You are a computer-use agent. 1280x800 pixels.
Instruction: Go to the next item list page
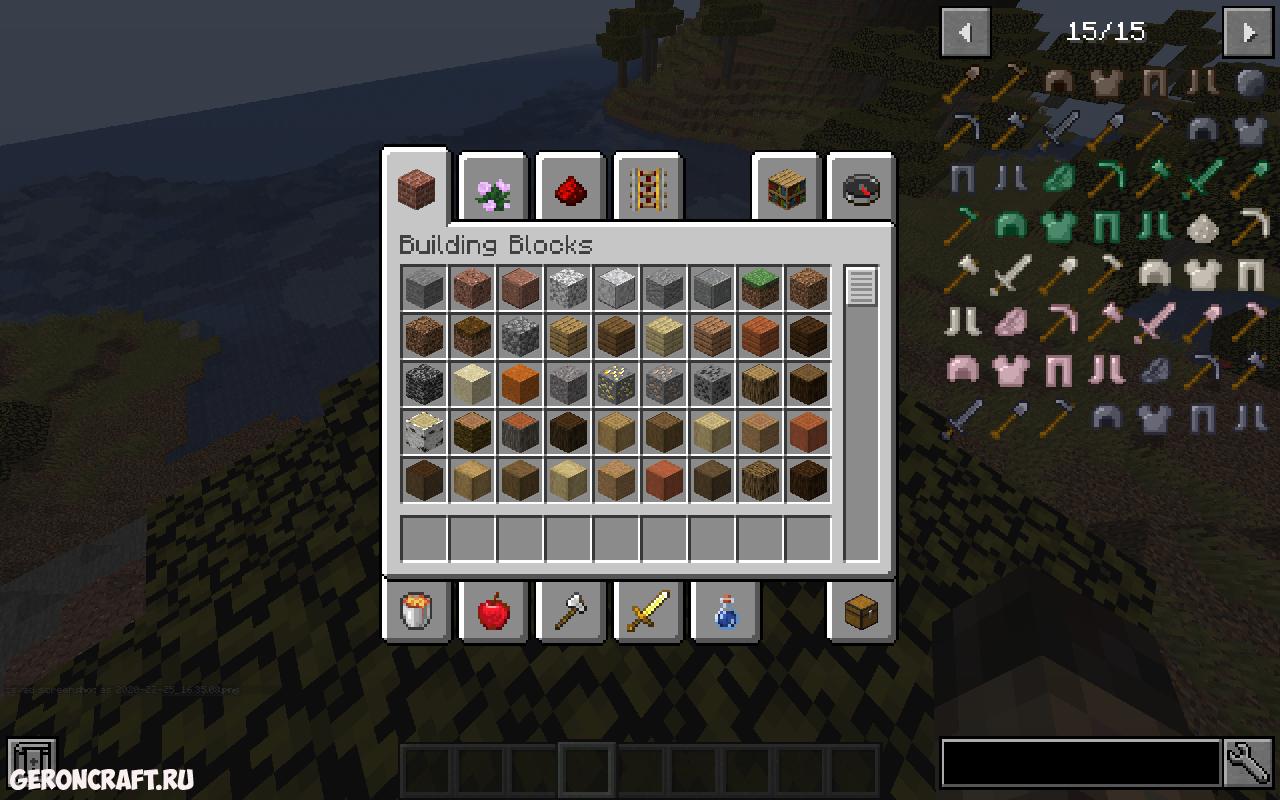tap(1249, 32)
